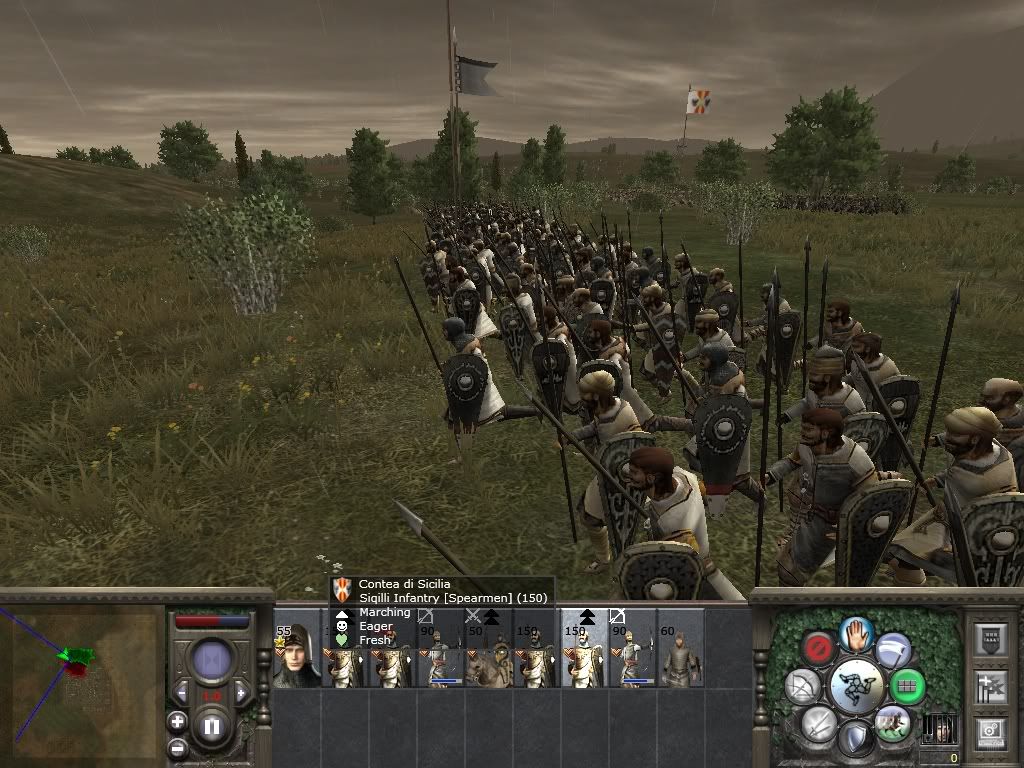Viewport: 1024px width, 768px height.
Task: Decrease the battle game speed
Action: pyautogui.click(x=181, y=693)
